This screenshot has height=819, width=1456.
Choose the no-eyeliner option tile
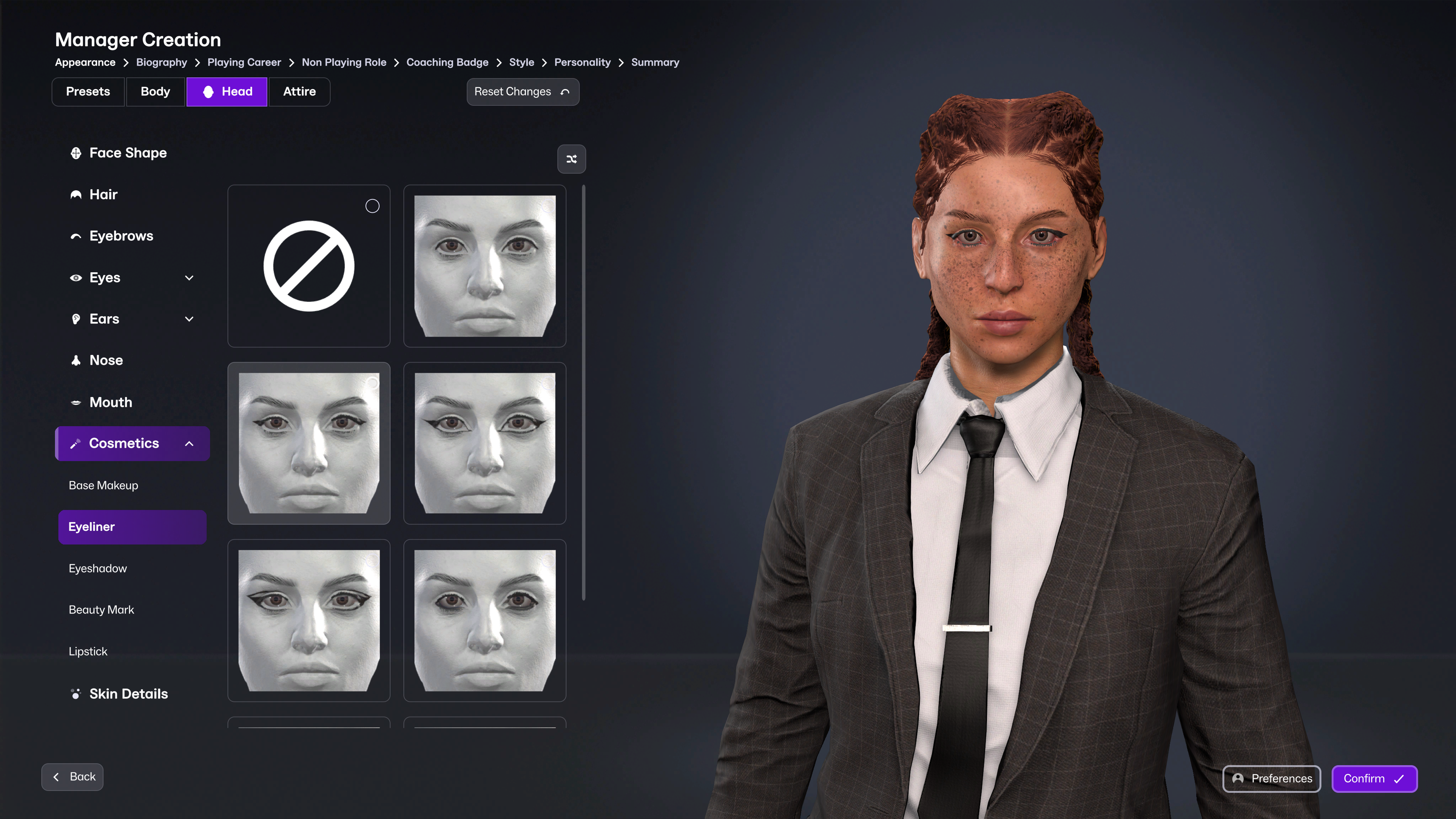coord(309,266)
